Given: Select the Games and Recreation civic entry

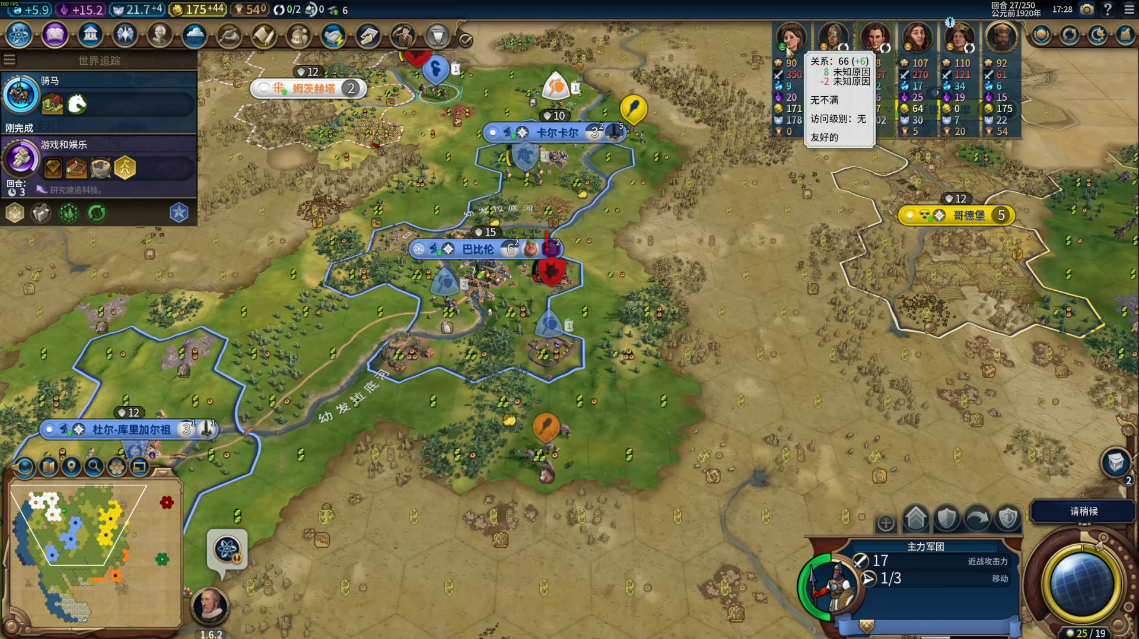Looking at the screenshot, I should point(98,159).
